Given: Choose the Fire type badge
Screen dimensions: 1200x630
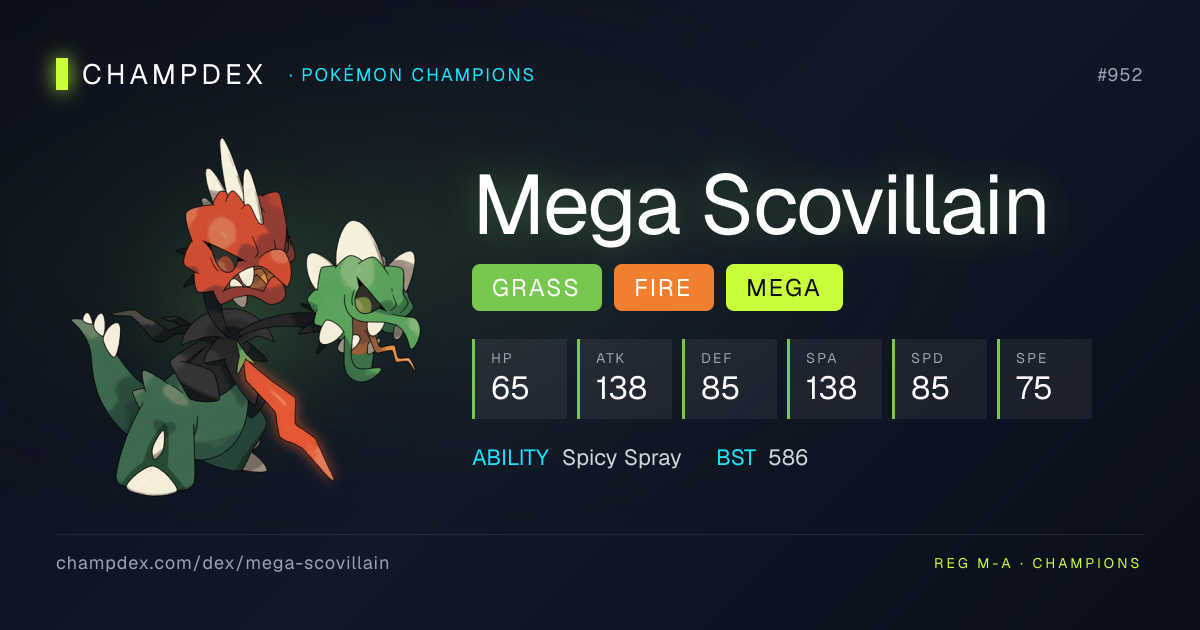Looking at the screenshot, I should point(663,288).
